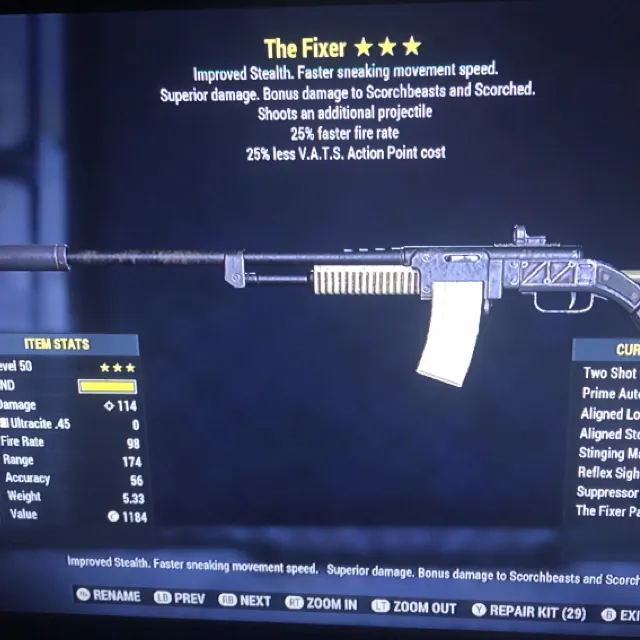The width and height of the screenshot is (640, 640).
Task: Exit the item inspect screen
Action: pos(622,613)
